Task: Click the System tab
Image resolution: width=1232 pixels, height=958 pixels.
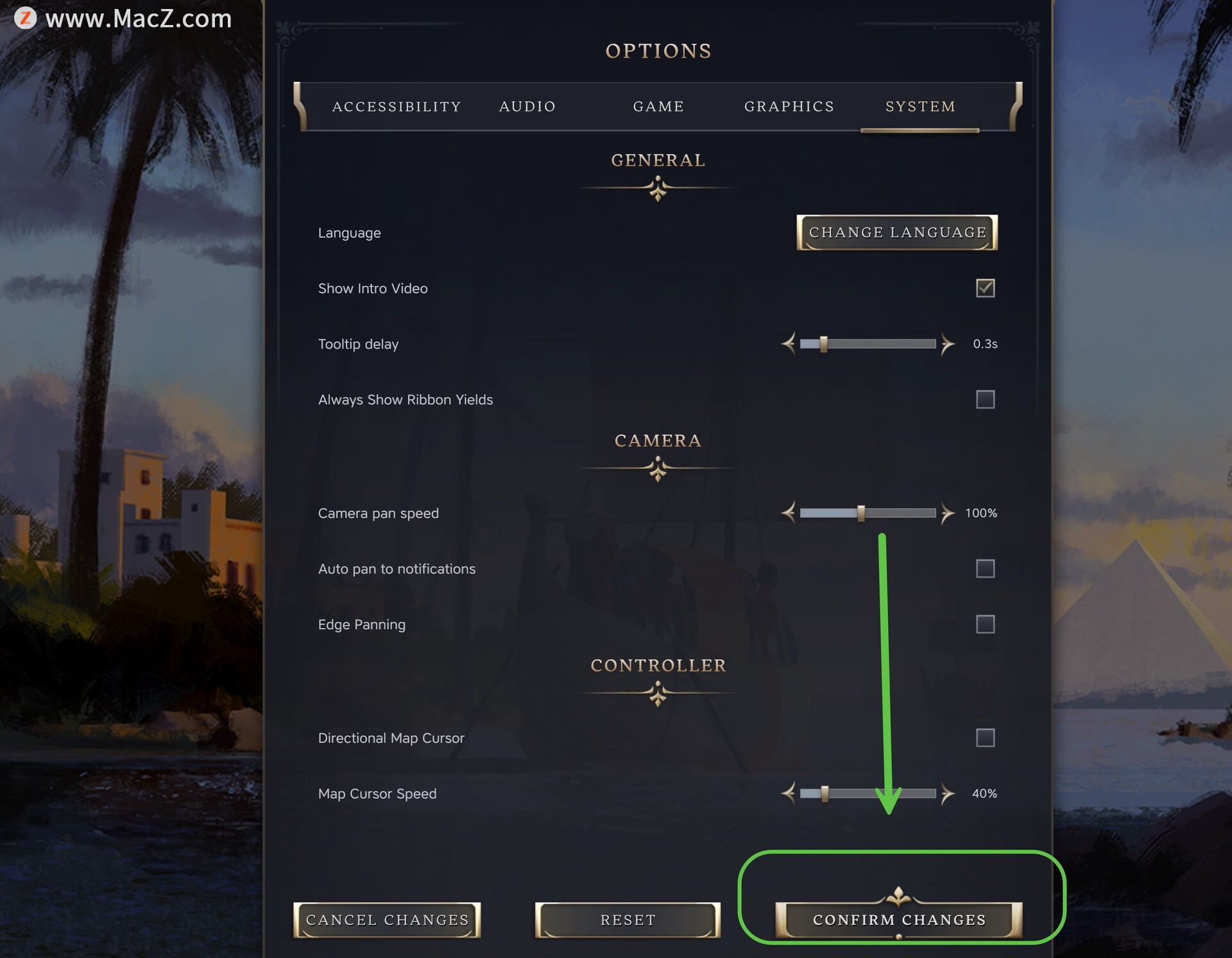Action: pos(920,107)
